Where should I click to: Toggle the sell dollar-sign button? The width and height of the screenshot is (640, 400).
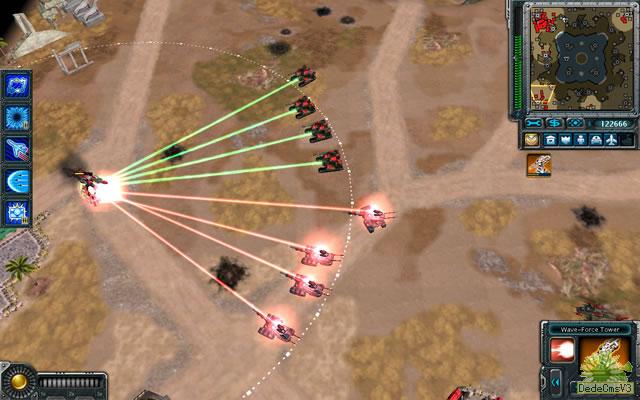click(x=553, y=123)
